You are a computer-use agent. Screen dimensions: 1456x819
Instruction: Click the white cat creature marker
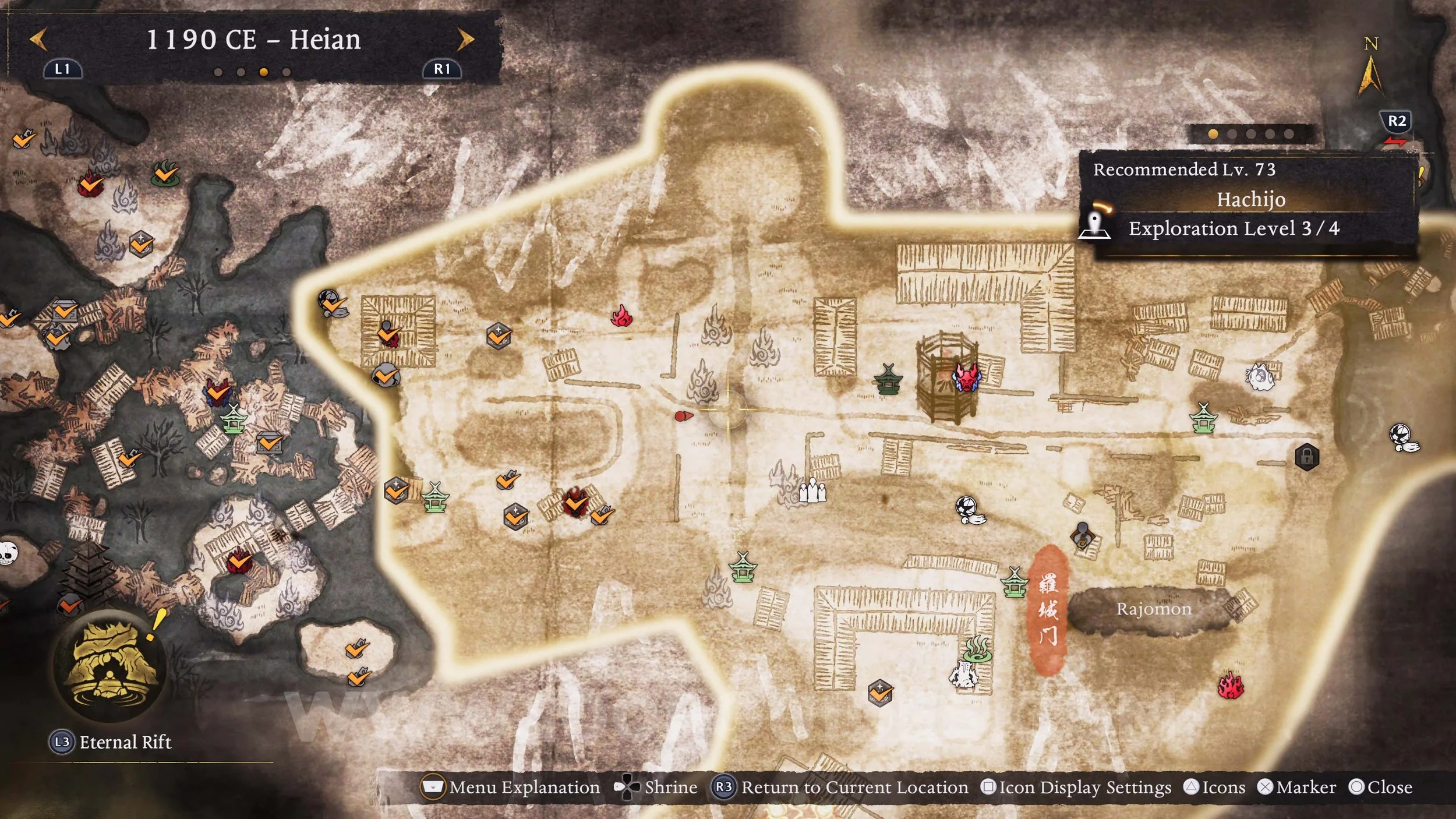1260,377
